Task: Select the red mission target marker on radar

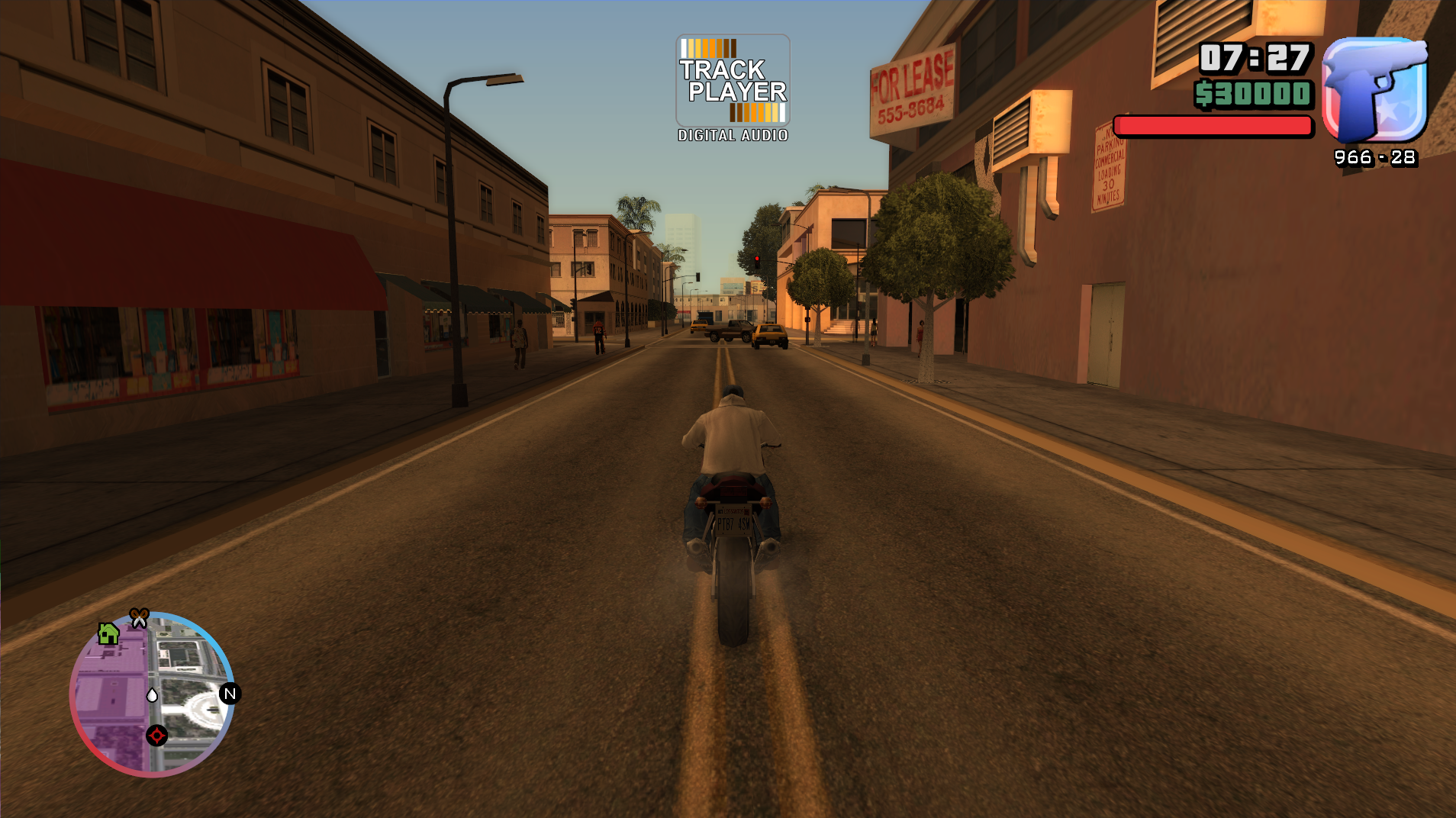Action: point(156,736)
